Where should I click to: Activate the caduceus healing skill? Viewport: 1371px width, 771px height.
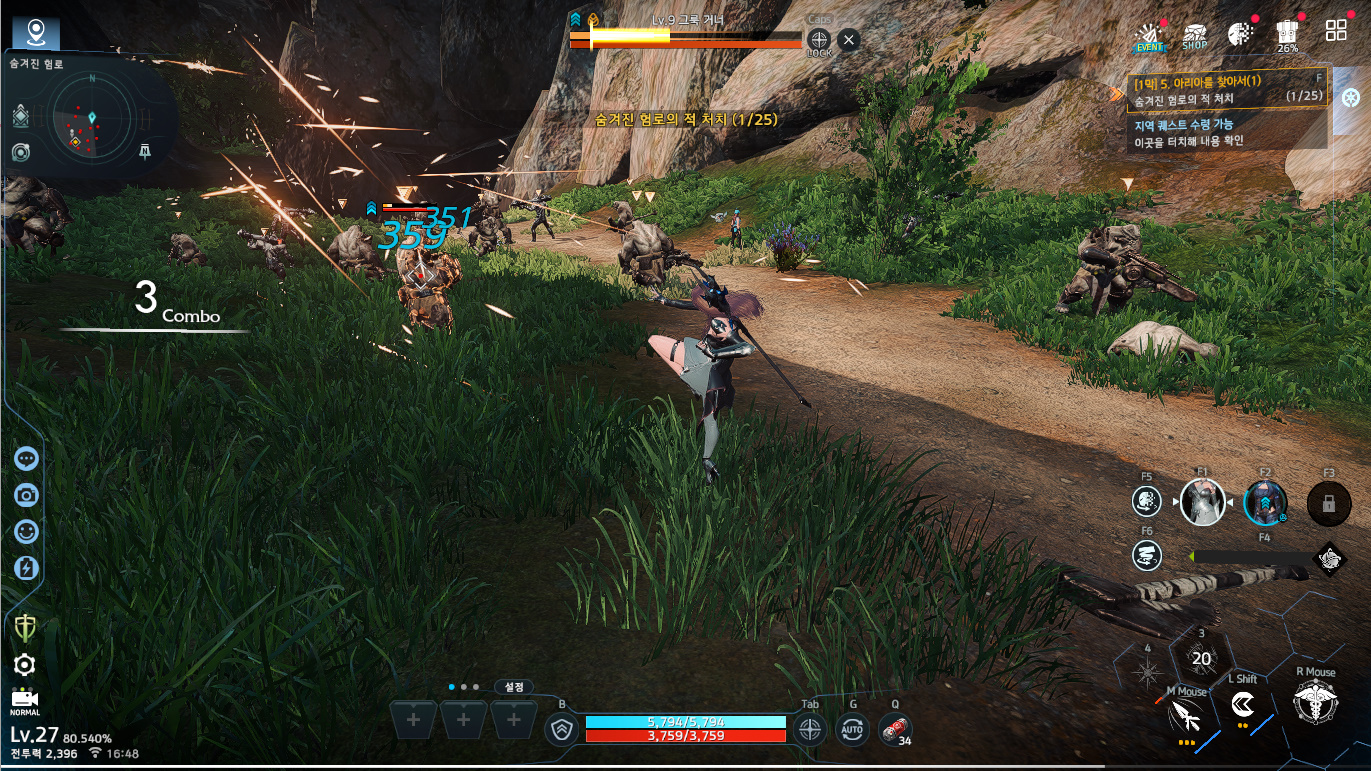pyautogui.click(x=1315, y=702)
